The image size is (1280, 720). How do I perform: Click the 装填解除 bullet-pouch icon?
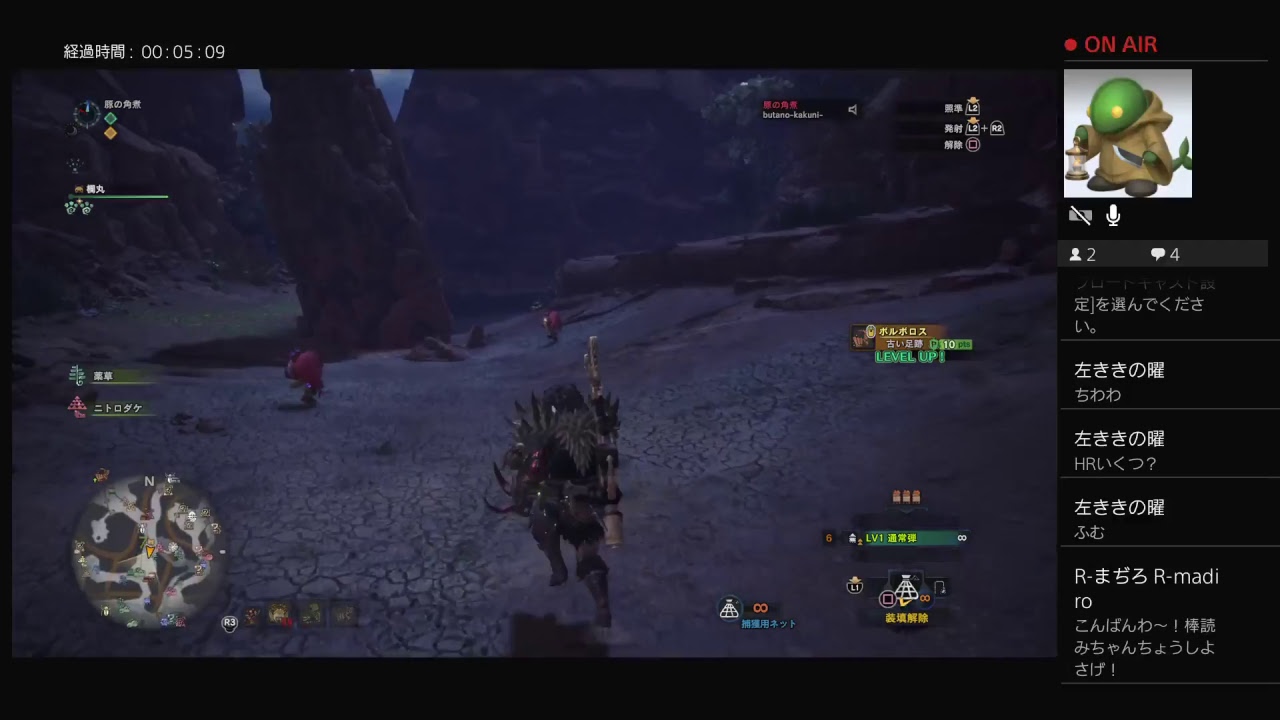pos(906,590)
